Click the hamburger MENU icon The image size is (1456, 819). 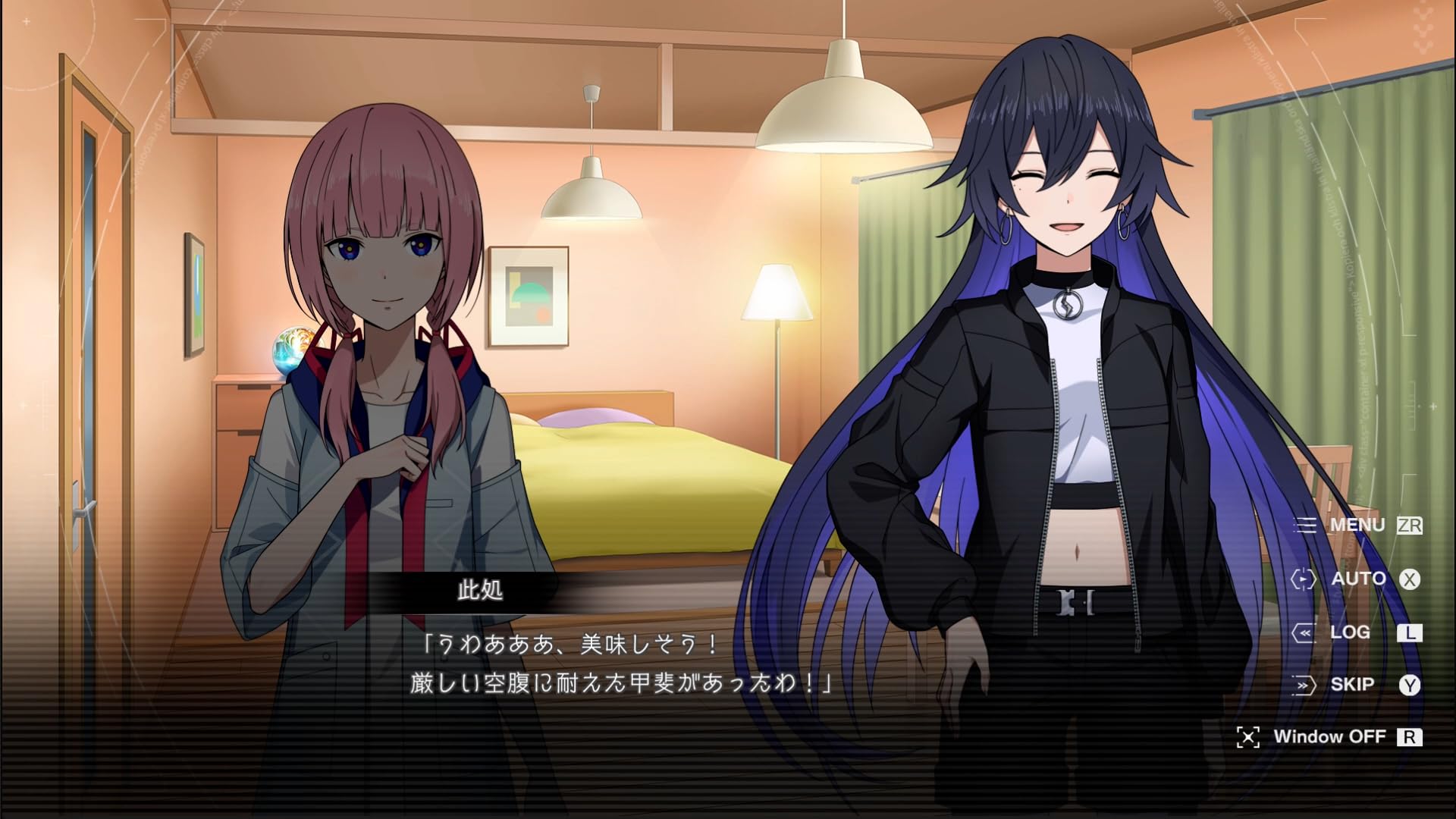pyautogui.click(x=1306, y=525)
